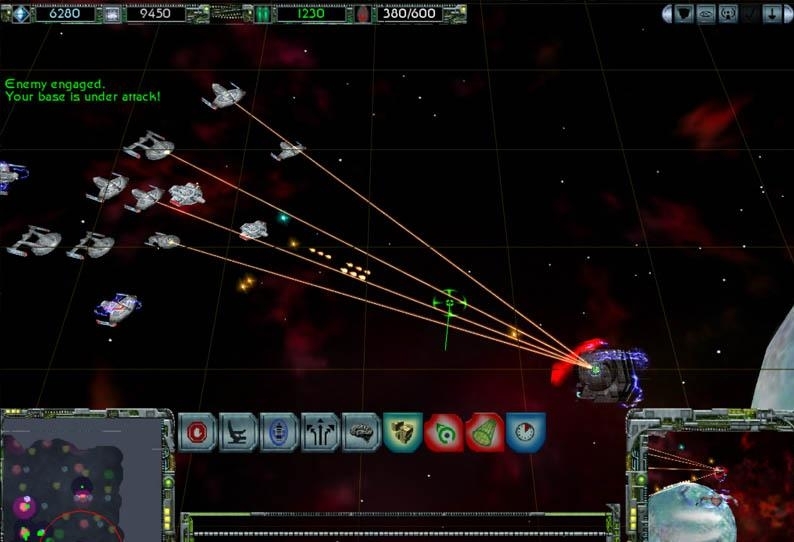Activate the blue starship icon command
Screen dimensions: 794x542
280,432
